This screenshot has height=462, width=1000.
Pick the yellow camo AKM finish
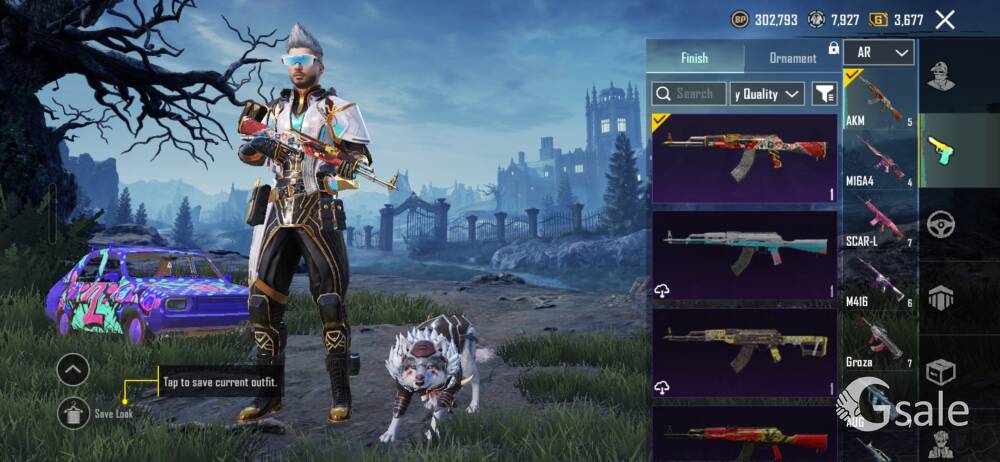744,351
